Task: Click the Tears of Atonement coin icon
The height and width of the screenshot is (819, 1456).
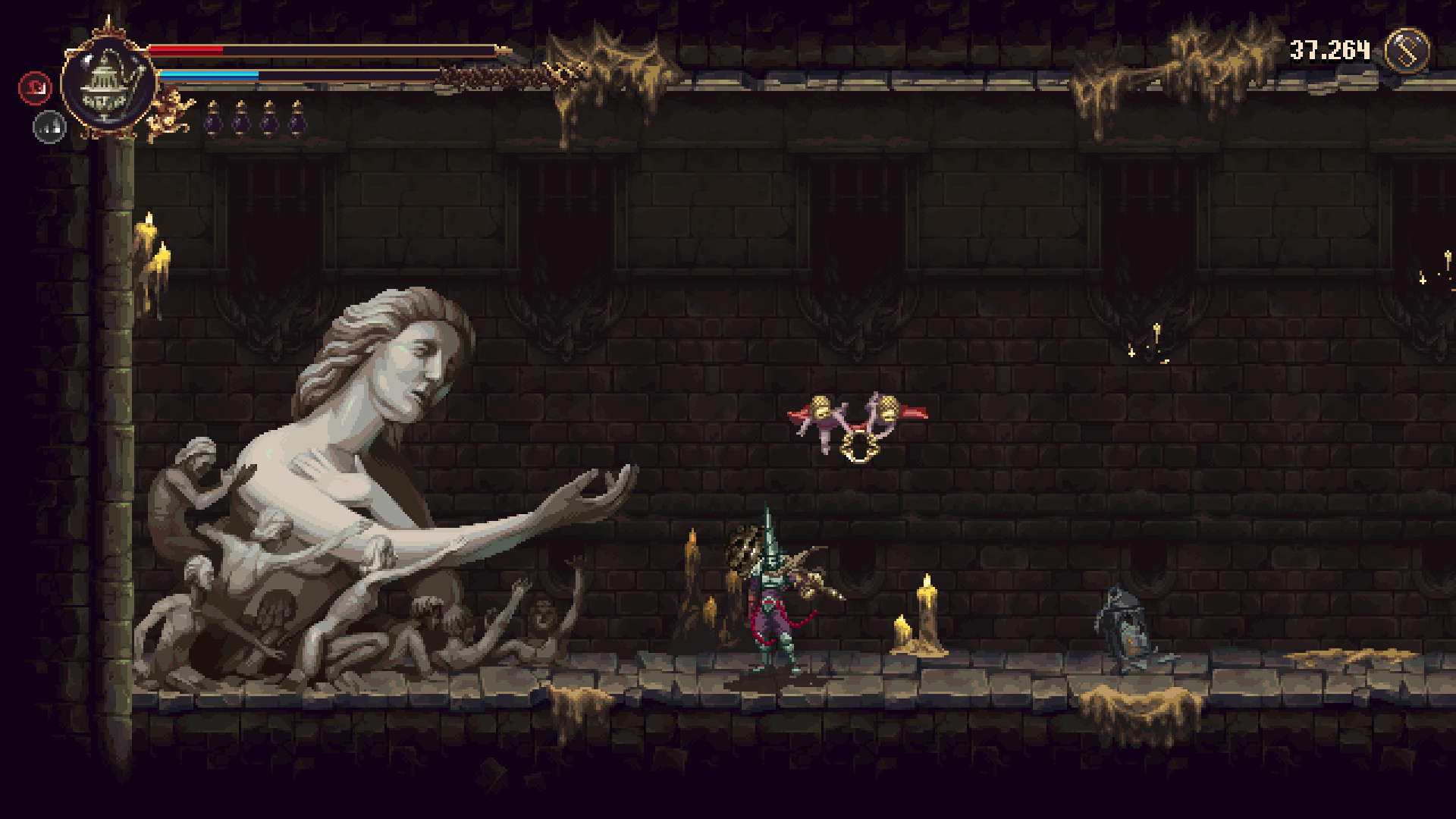Action: [x=1407, y=51]
